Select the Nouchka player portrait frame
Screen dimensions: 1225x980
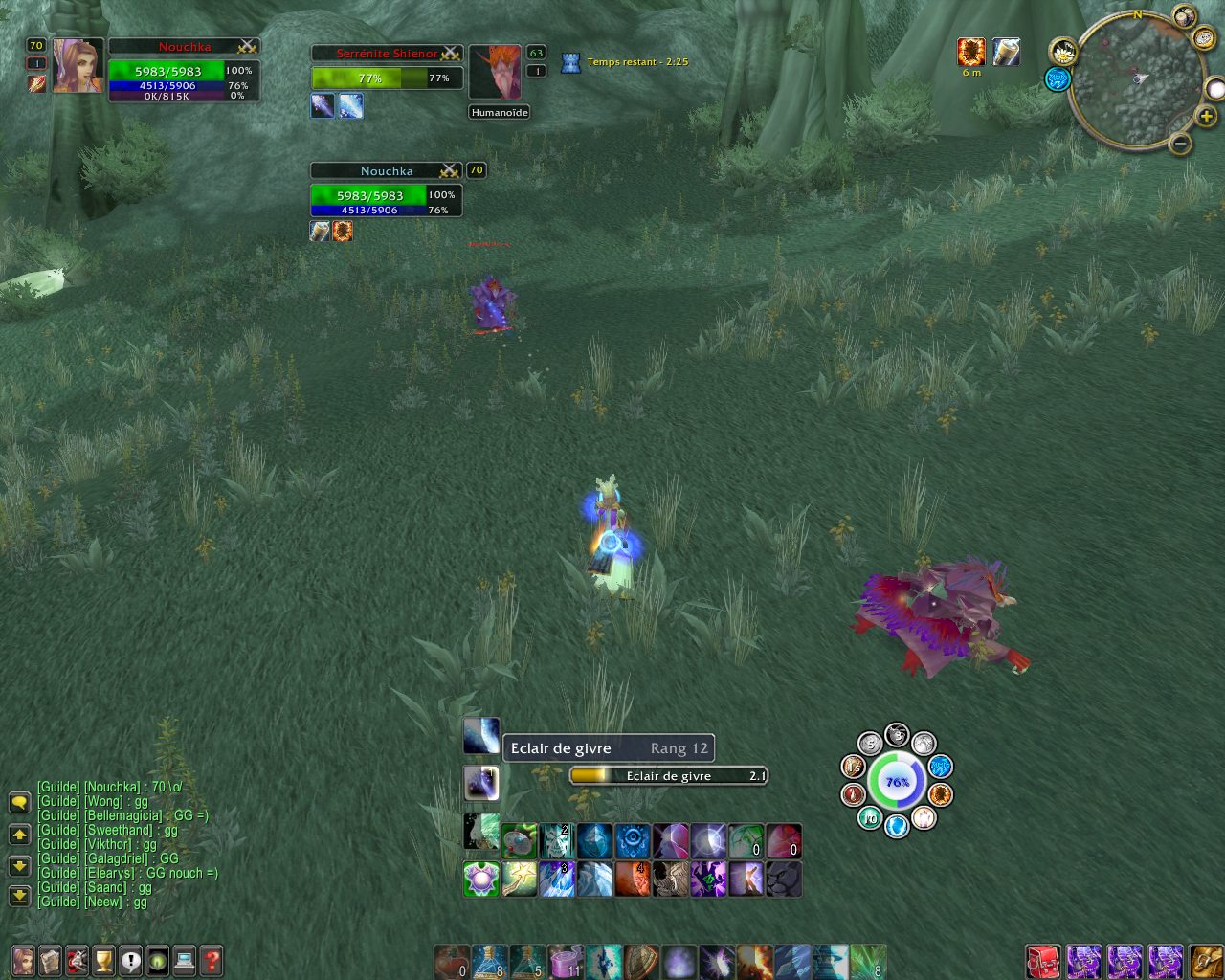pyautogui.click(x=78, y=66)
